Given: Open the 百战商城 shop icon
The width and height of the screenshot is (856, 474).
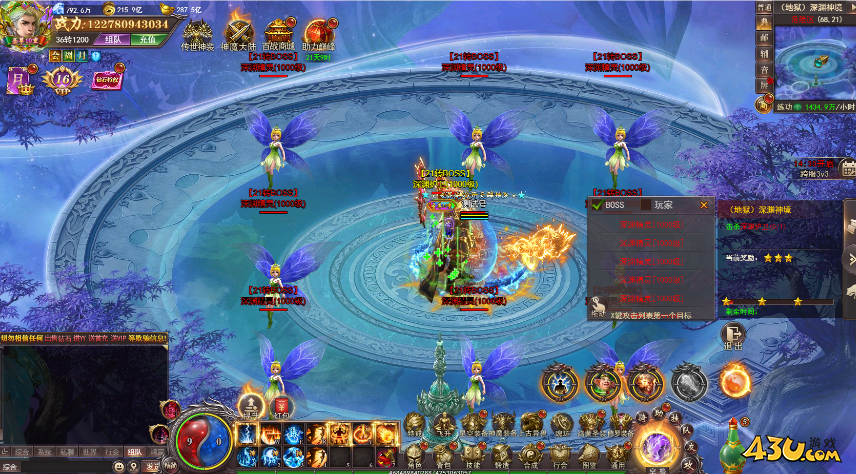Looking at the screenshot, I should point(278,33).
